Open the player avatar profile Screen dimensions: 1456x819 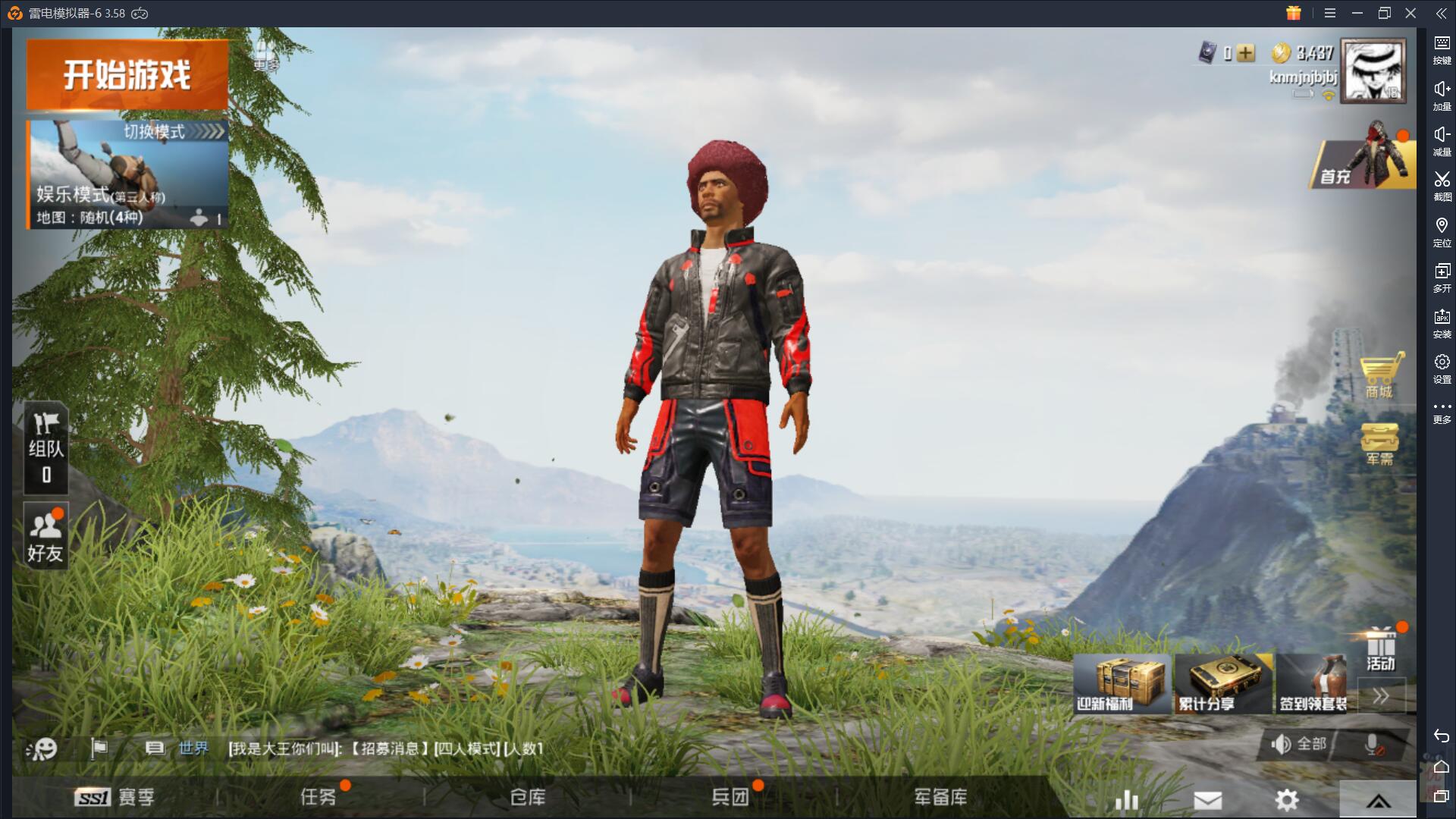[1373, 71]
